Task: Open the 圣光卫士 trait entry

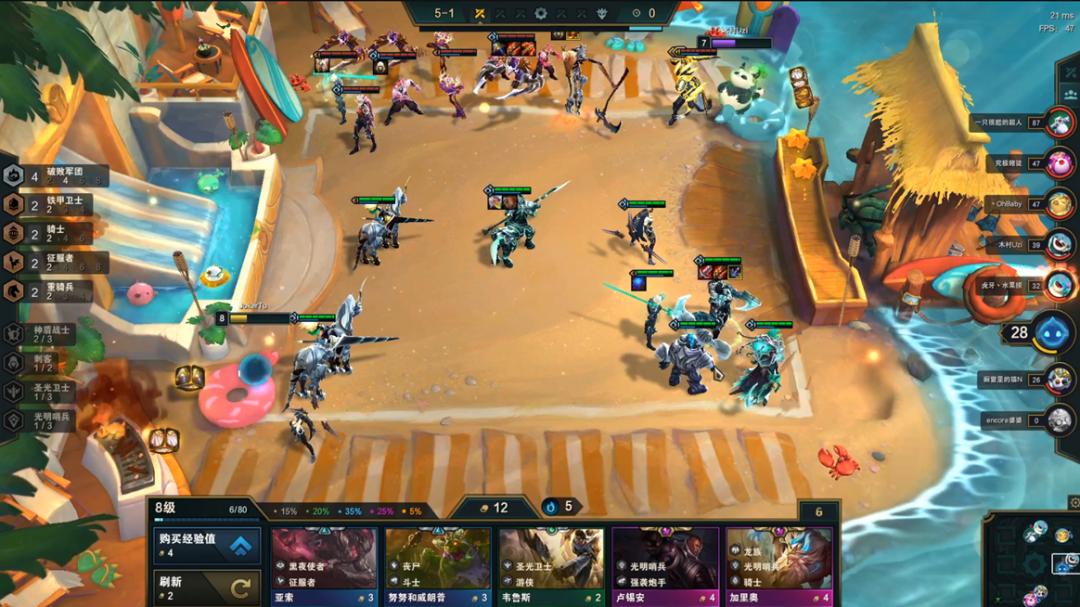Action: point(45,391)
